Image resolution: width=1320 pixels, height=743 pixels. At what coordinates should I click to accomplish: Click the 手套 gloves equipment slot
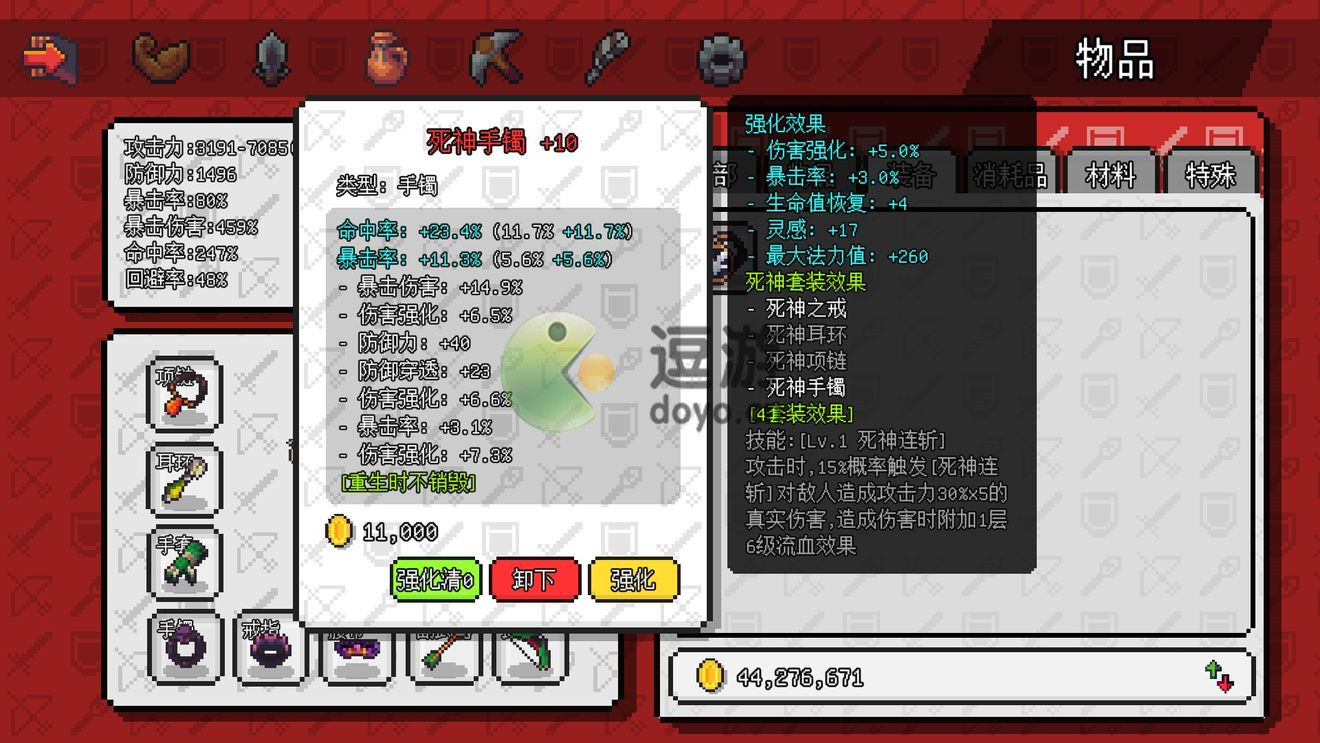(185, 563)
